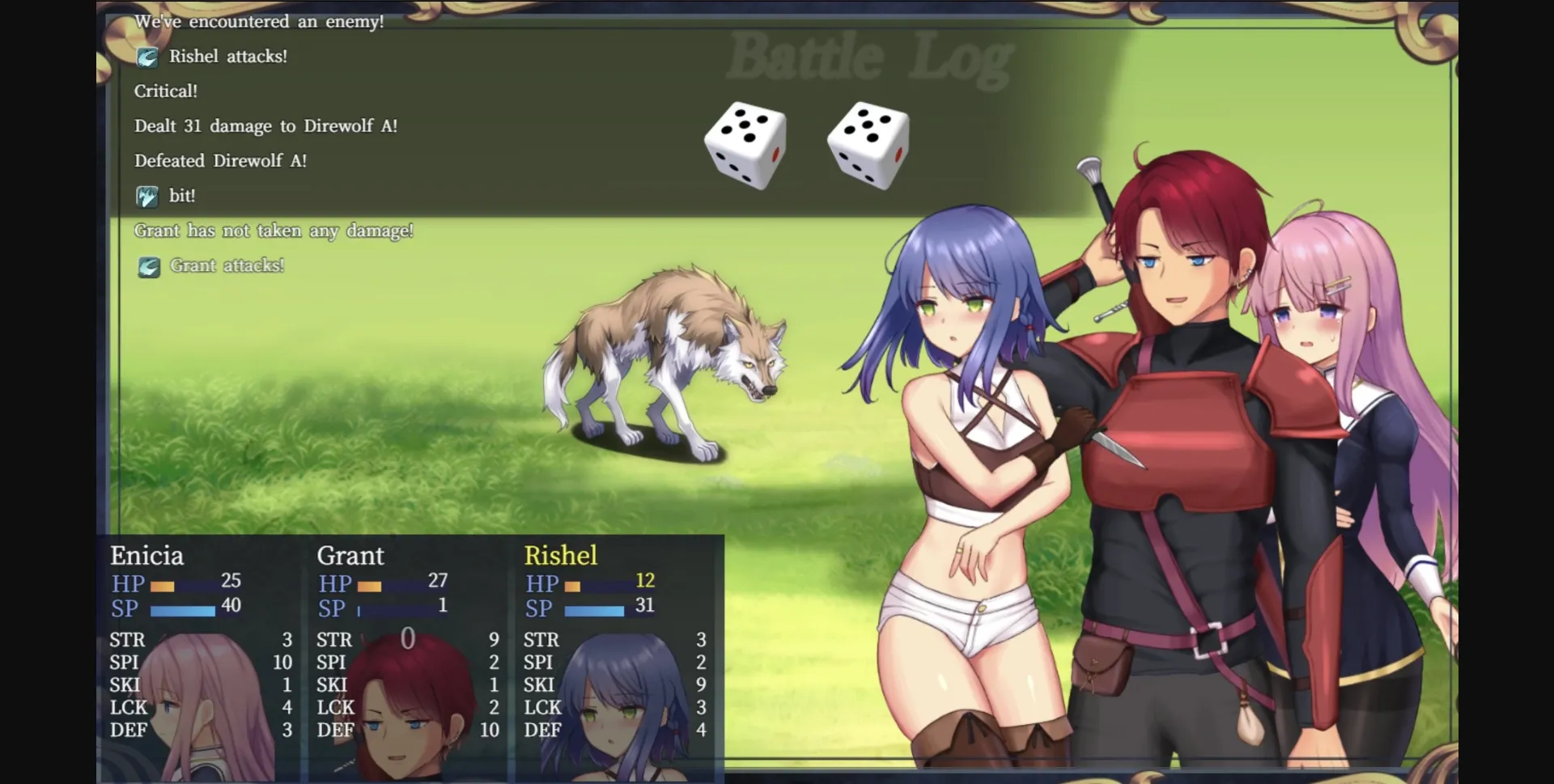Screen dimensions: 1554x784
Task: Click the 'Grant has not taken any damage!' message
Action: click(274, 230)
